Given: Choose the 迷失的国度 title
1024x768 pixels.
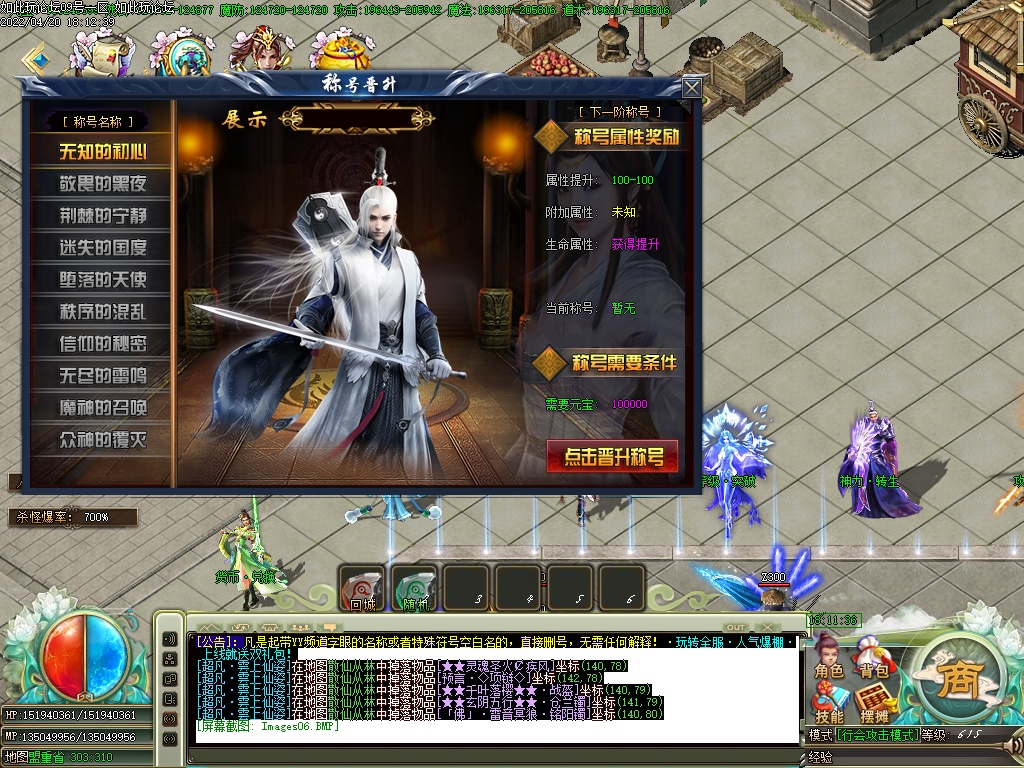Looking at the screenshot, I should (102, 248).
